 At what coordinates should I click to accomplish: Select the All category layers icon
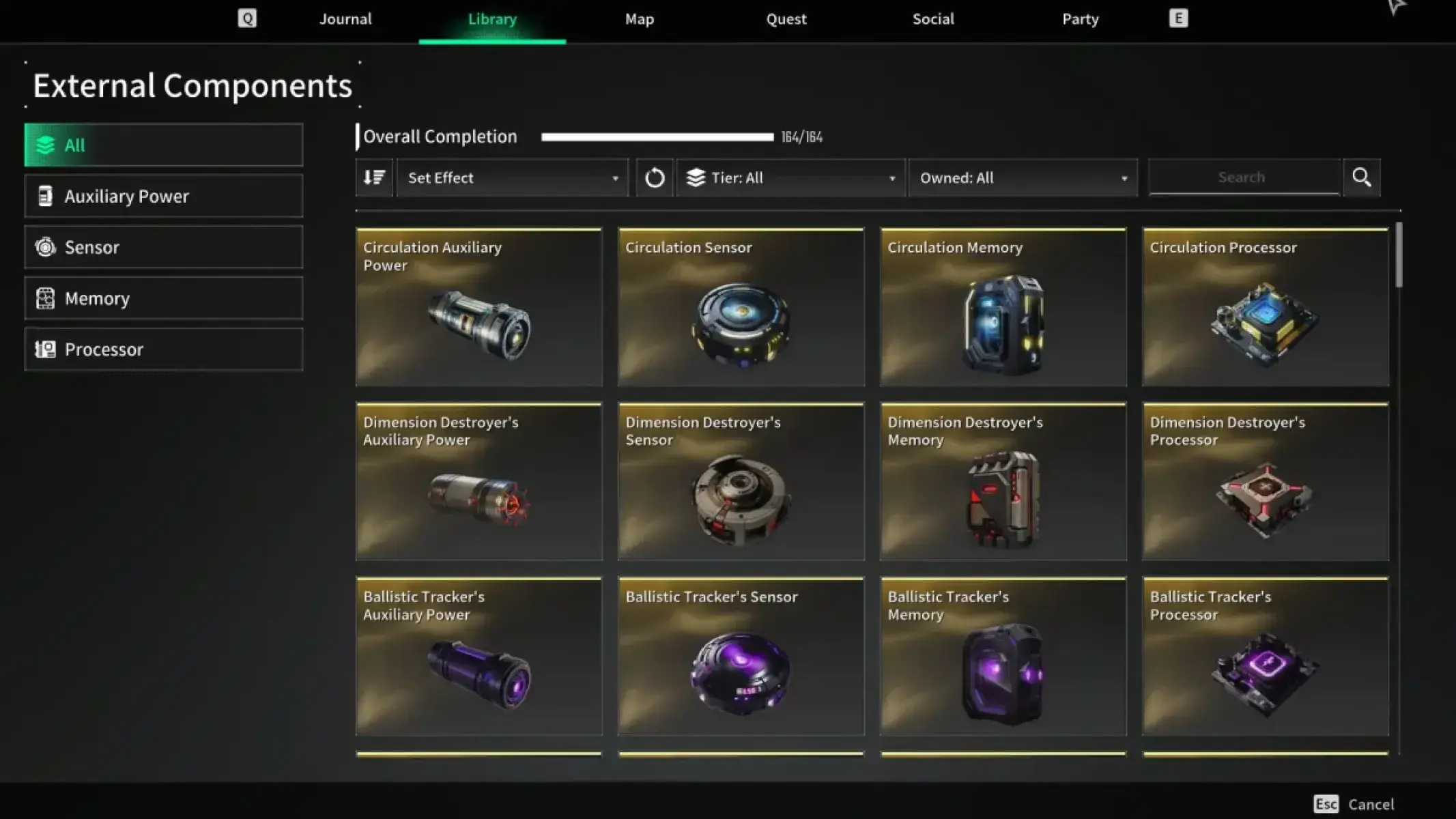point(45,145)
